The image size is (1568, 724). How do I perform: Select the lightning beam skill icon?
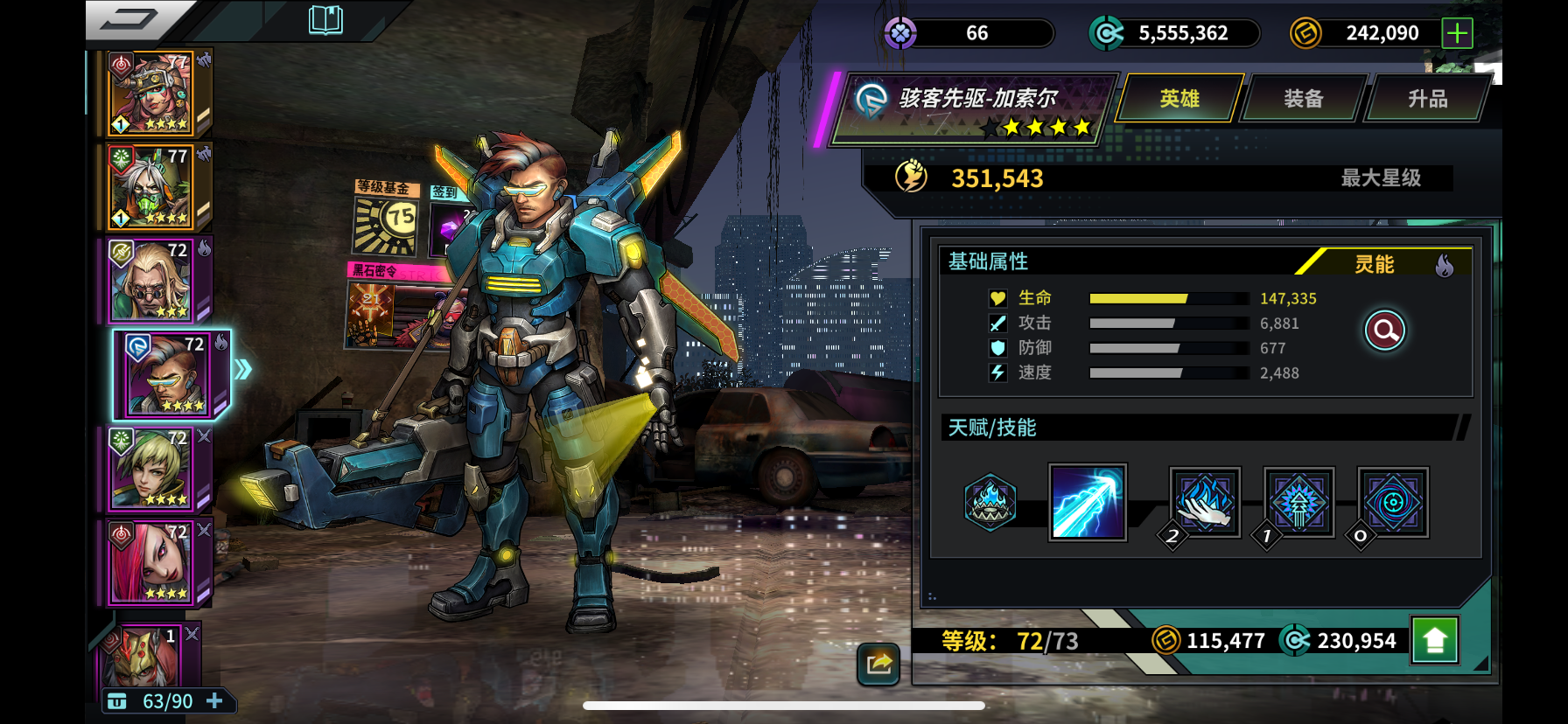pos(1088,503)
